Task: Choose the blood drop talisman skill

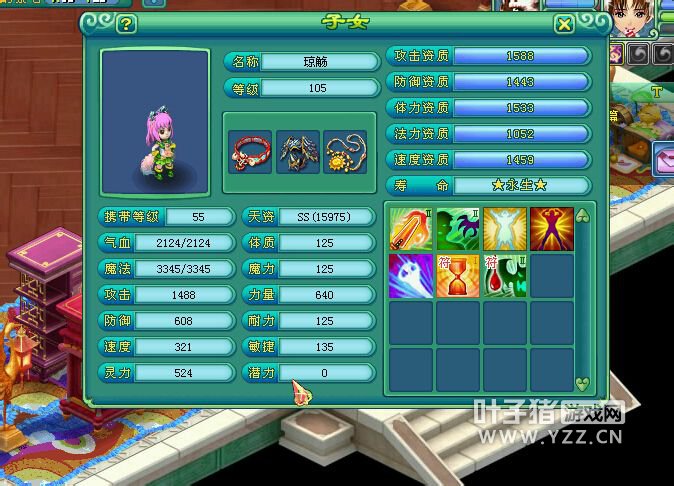Action: (504, 276)
